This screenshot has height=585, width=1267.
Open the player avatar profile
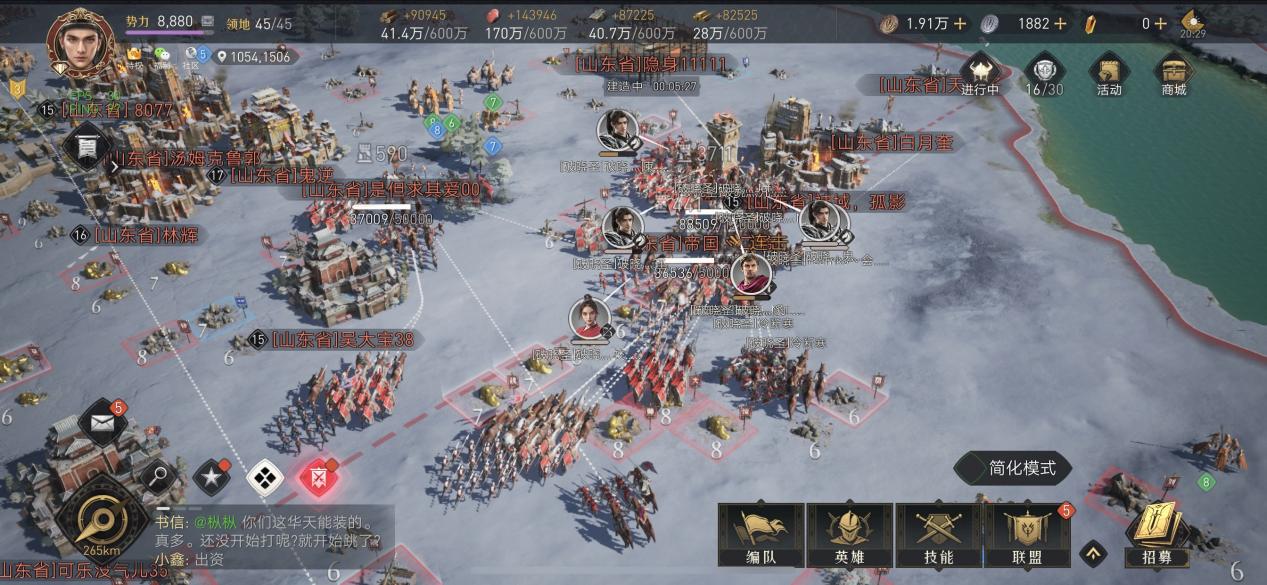click(x=81, y=38)
